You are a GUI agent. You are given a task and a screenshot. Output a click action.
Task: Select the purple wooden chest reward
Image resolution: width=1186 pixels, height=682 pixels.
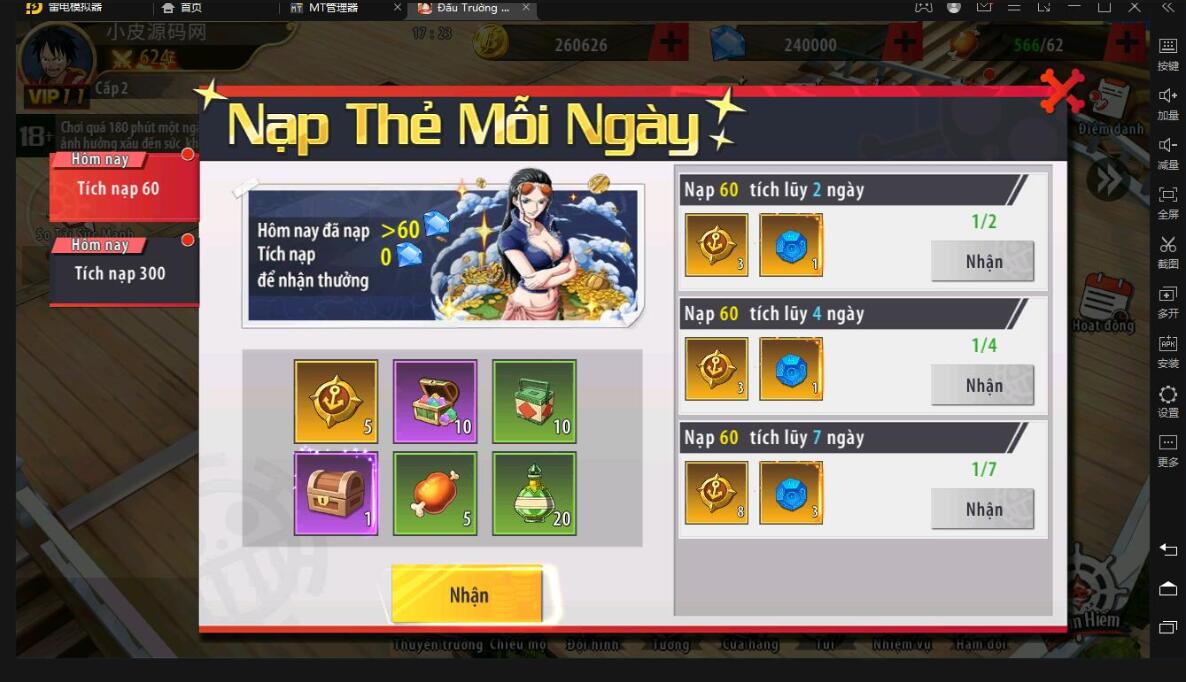click(336, 493)
